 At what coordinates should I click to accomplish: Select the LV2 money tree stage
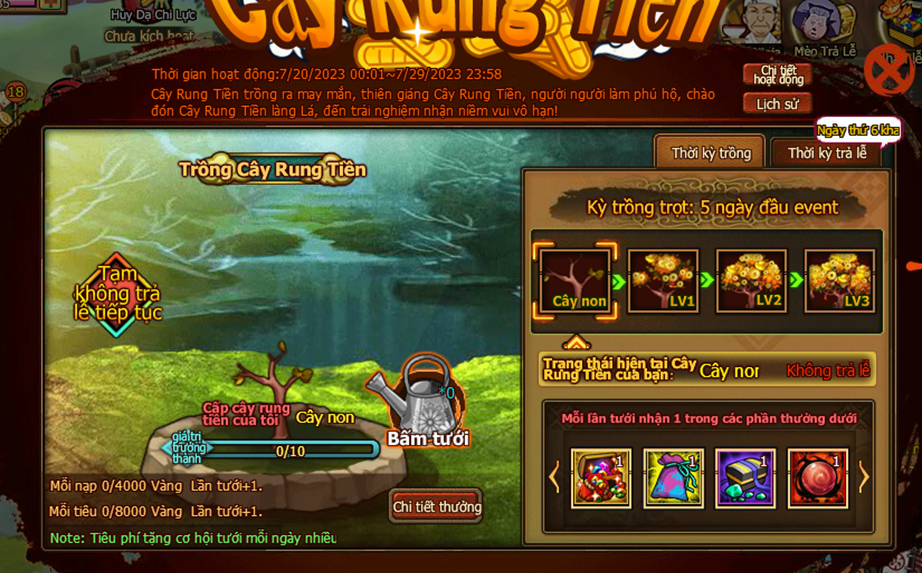752,281
